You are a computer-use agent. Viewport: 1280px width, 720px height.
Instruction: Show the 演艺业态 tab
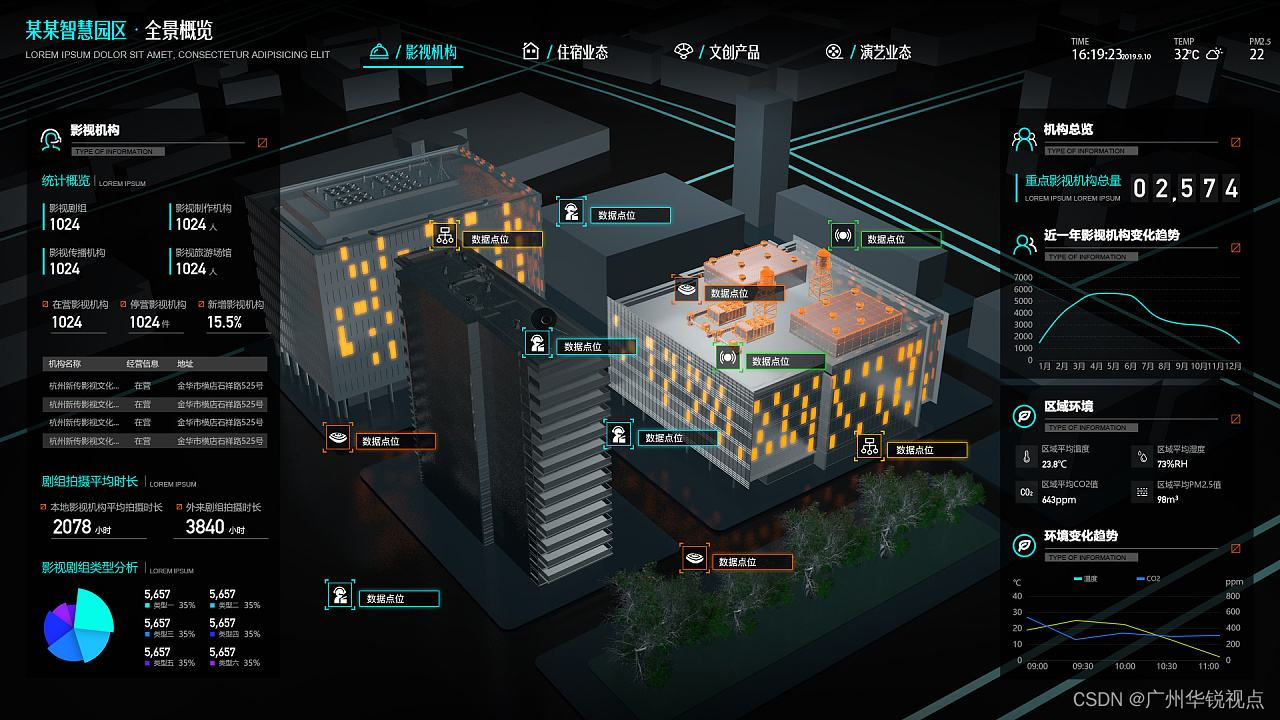(x=869, y=52)
